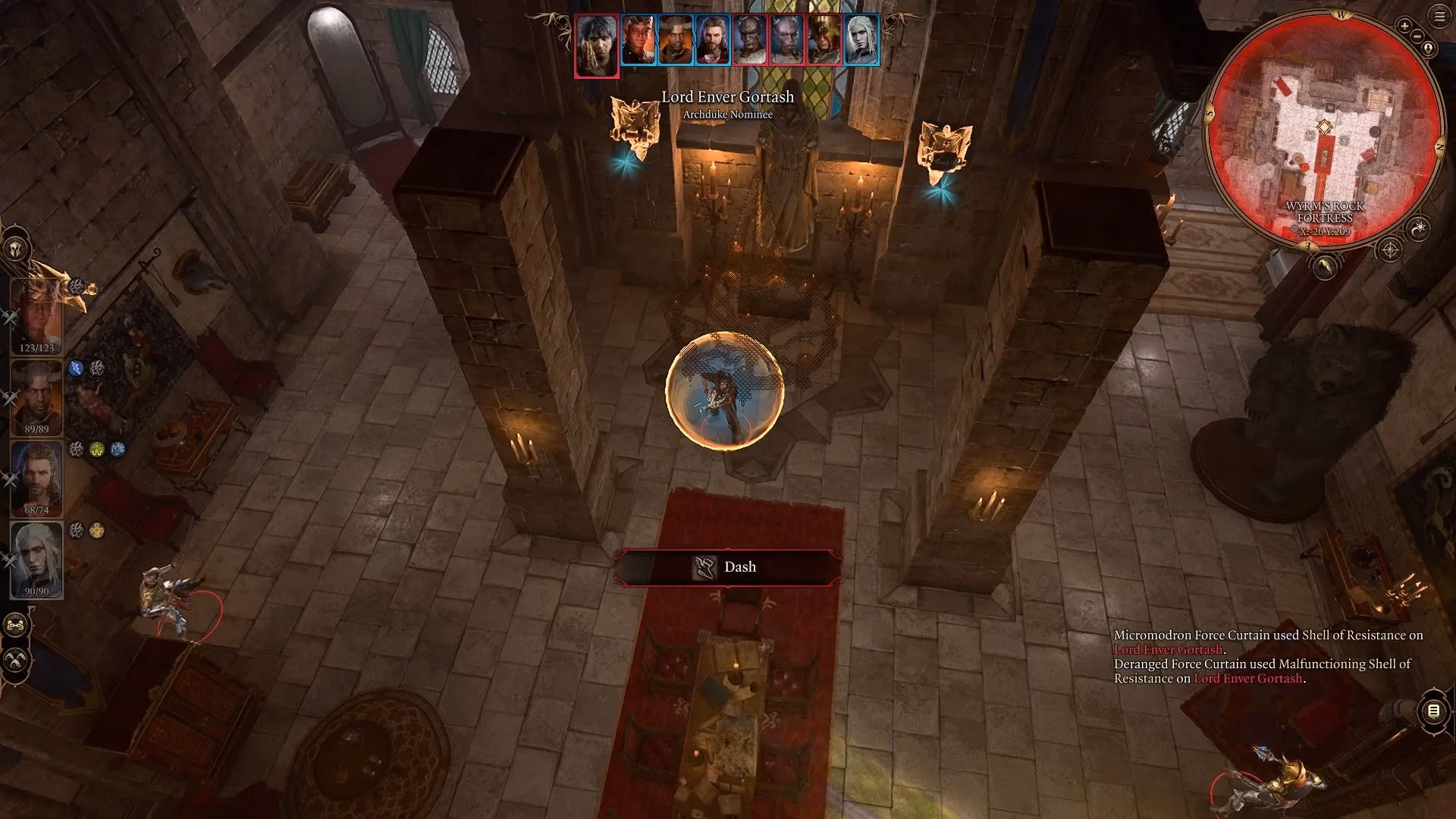Zoom in the minimap with the plus icon
Screen dimensions: 1456x819
coord(1404,27)
